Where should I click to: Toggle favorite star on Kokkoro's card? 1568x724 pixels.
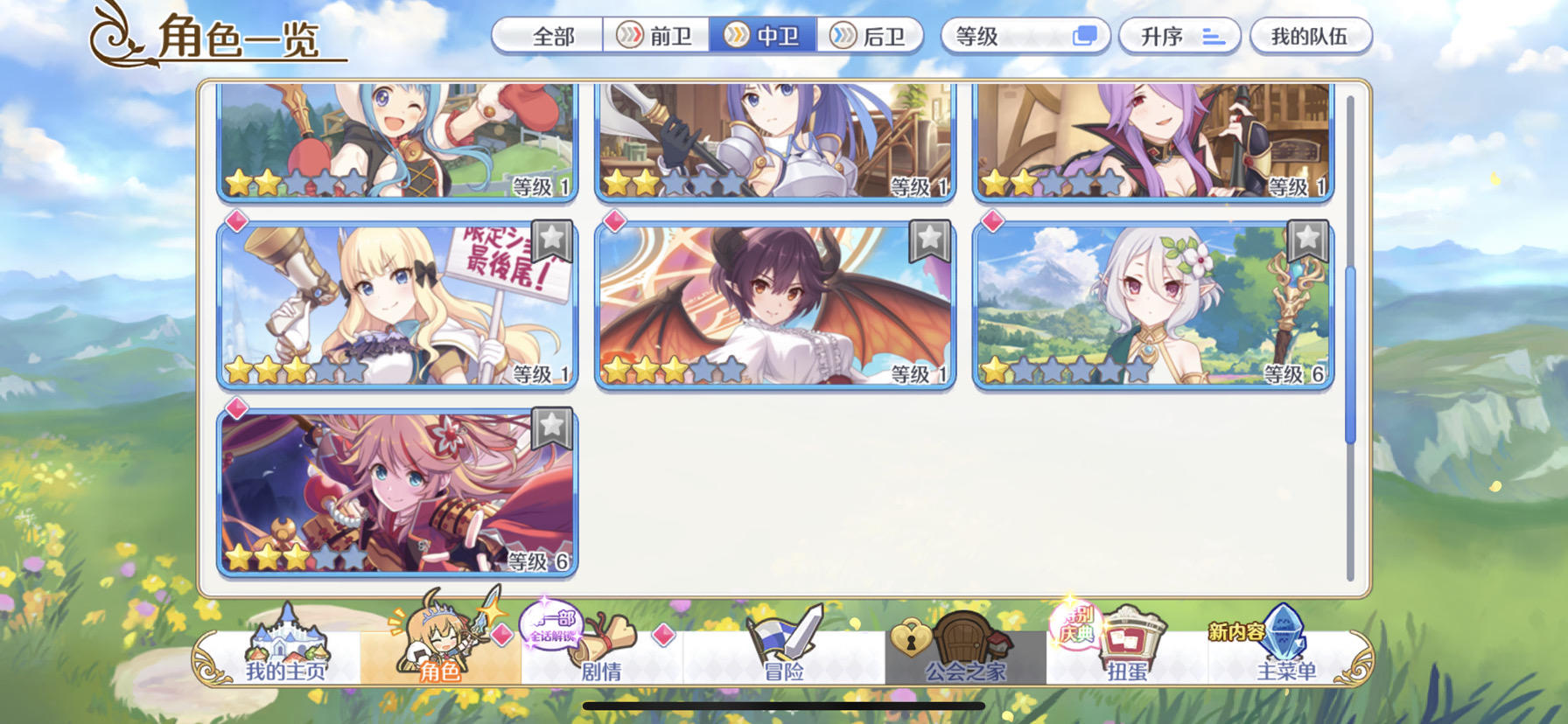tap(1308, 243)
